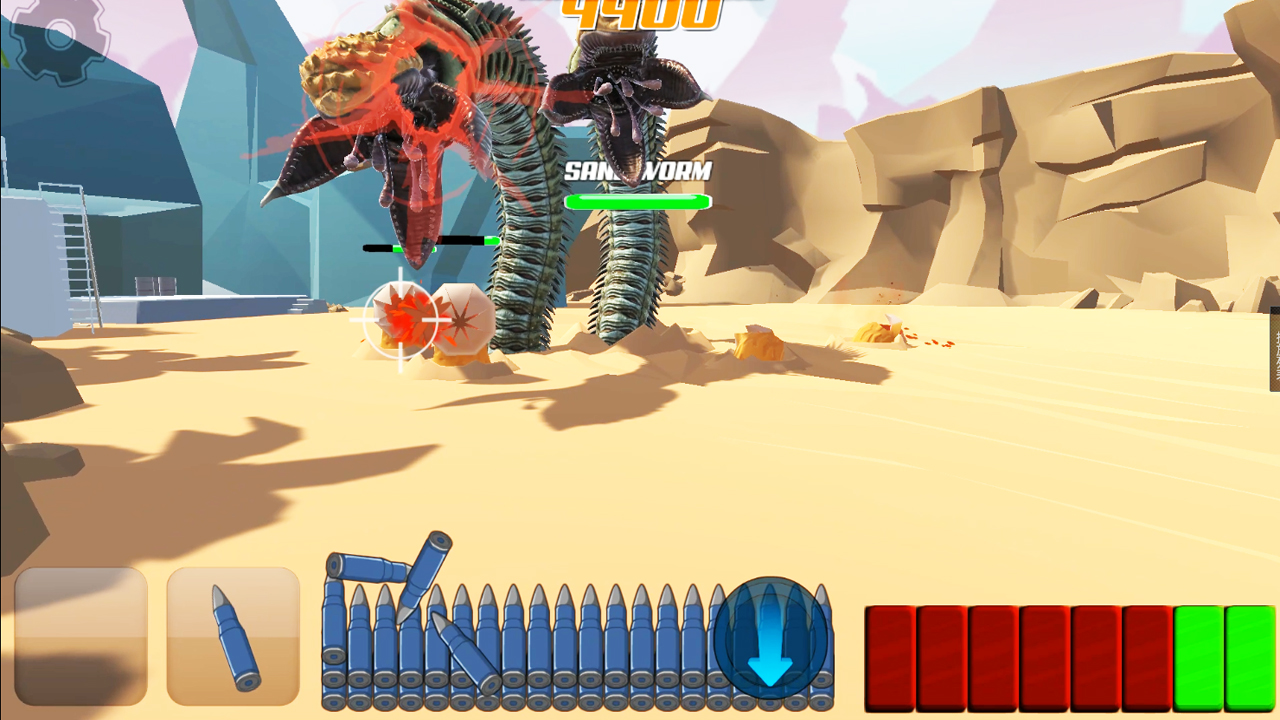
Task: Select the SAND WORM nameplate
Action: click(x=638, y=170)
